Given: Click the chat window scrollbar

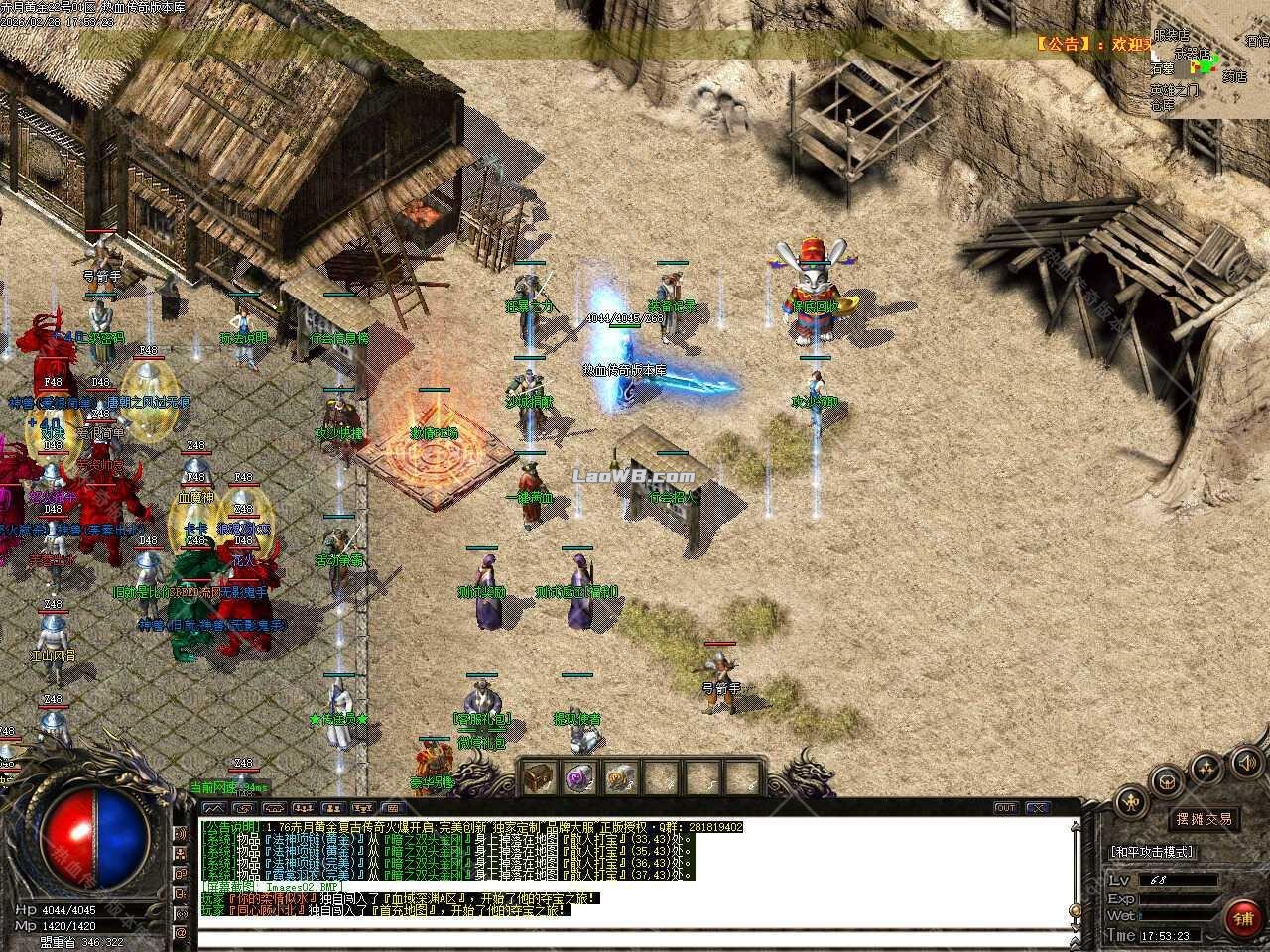Looking at the screenshot, I should click(1076, 910).
